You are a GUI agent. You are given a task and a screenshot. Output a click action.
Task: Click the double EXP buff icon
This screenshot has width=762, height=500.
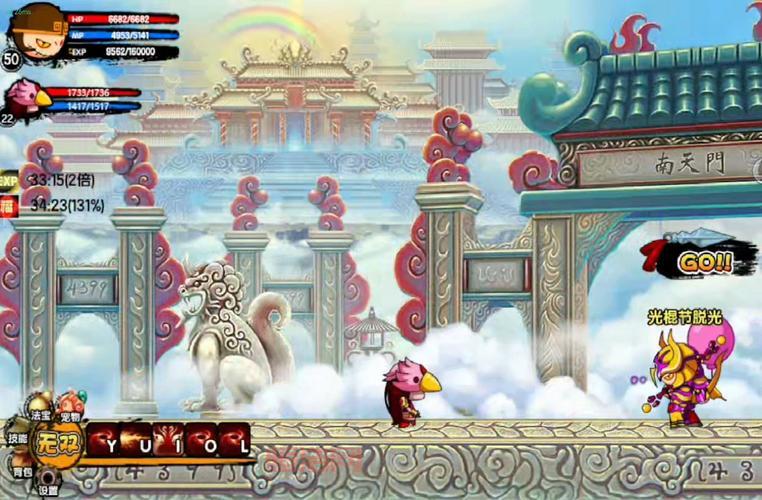click(x=9, y=181)
